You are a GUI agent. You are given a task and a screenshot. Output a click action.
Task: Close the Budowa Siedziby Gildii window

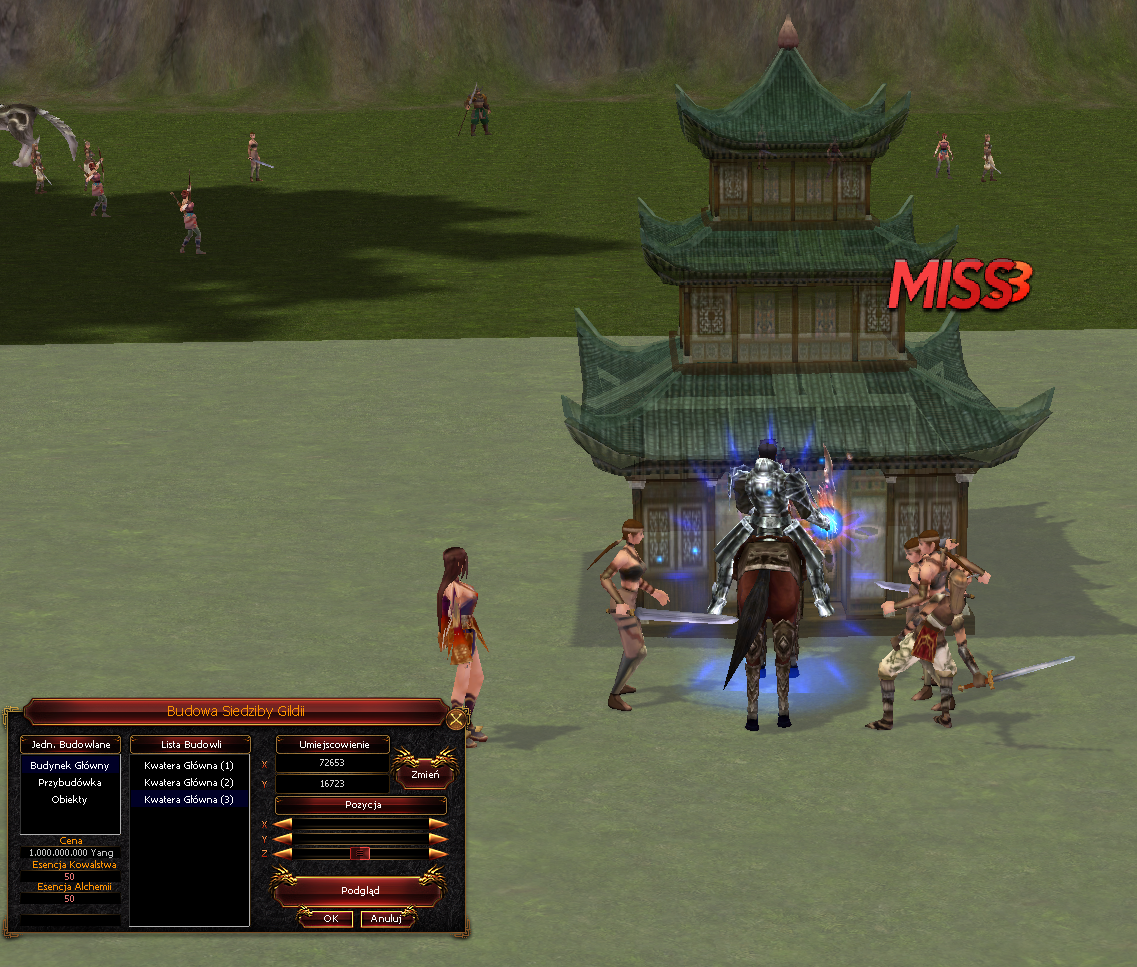pyautogui.click(x=457, y=719)
